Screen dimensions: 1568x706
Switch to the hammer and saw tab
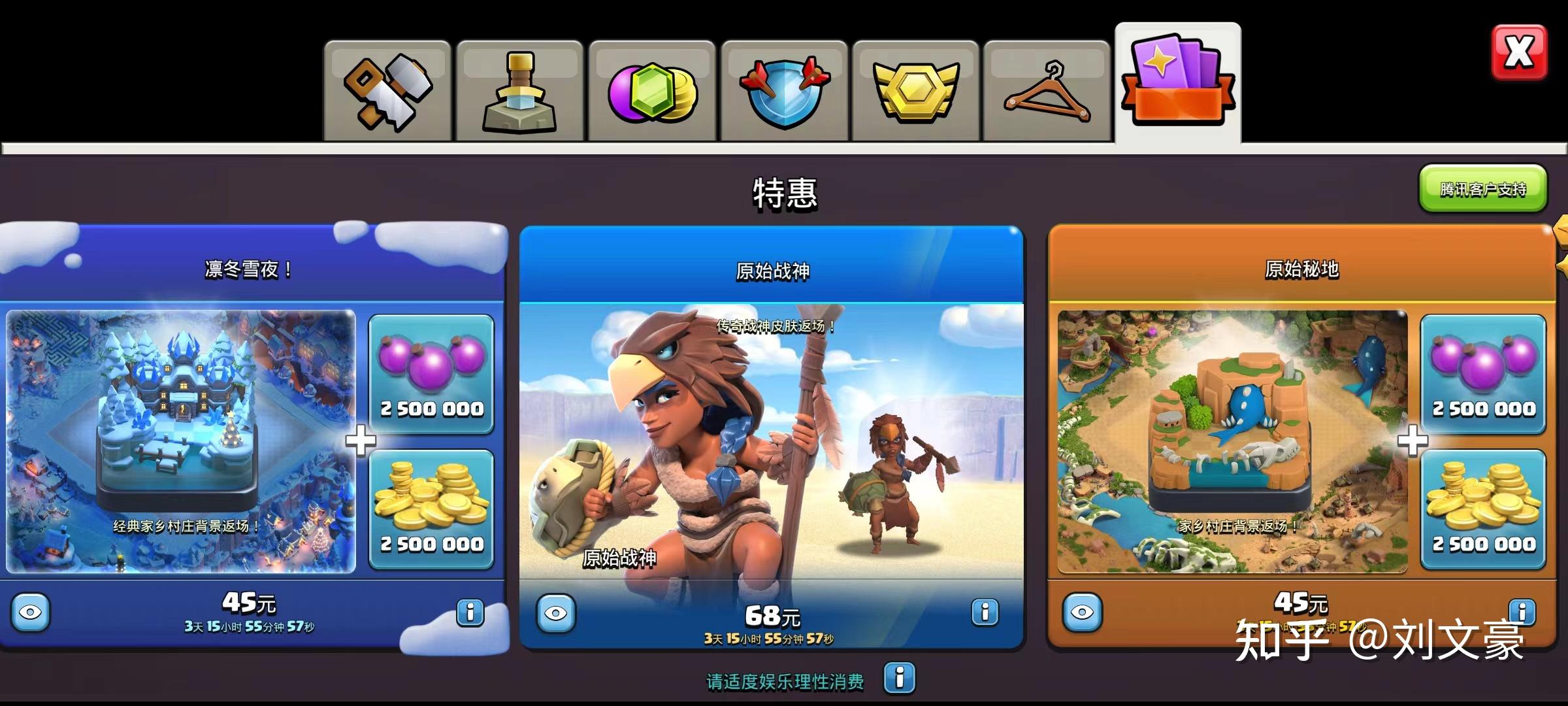(387, 92)
